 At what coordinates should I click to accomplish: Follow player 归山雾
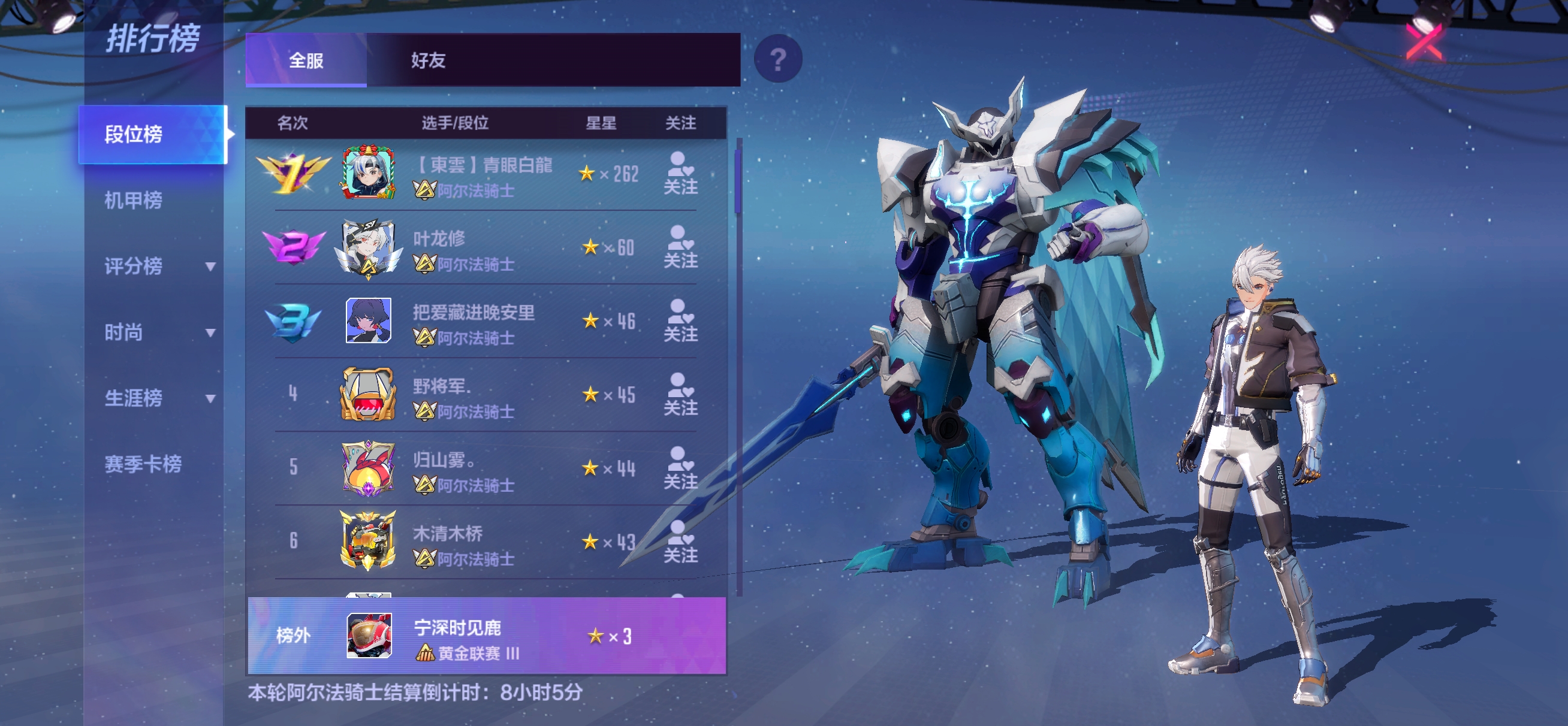click(x=680, y=468)
